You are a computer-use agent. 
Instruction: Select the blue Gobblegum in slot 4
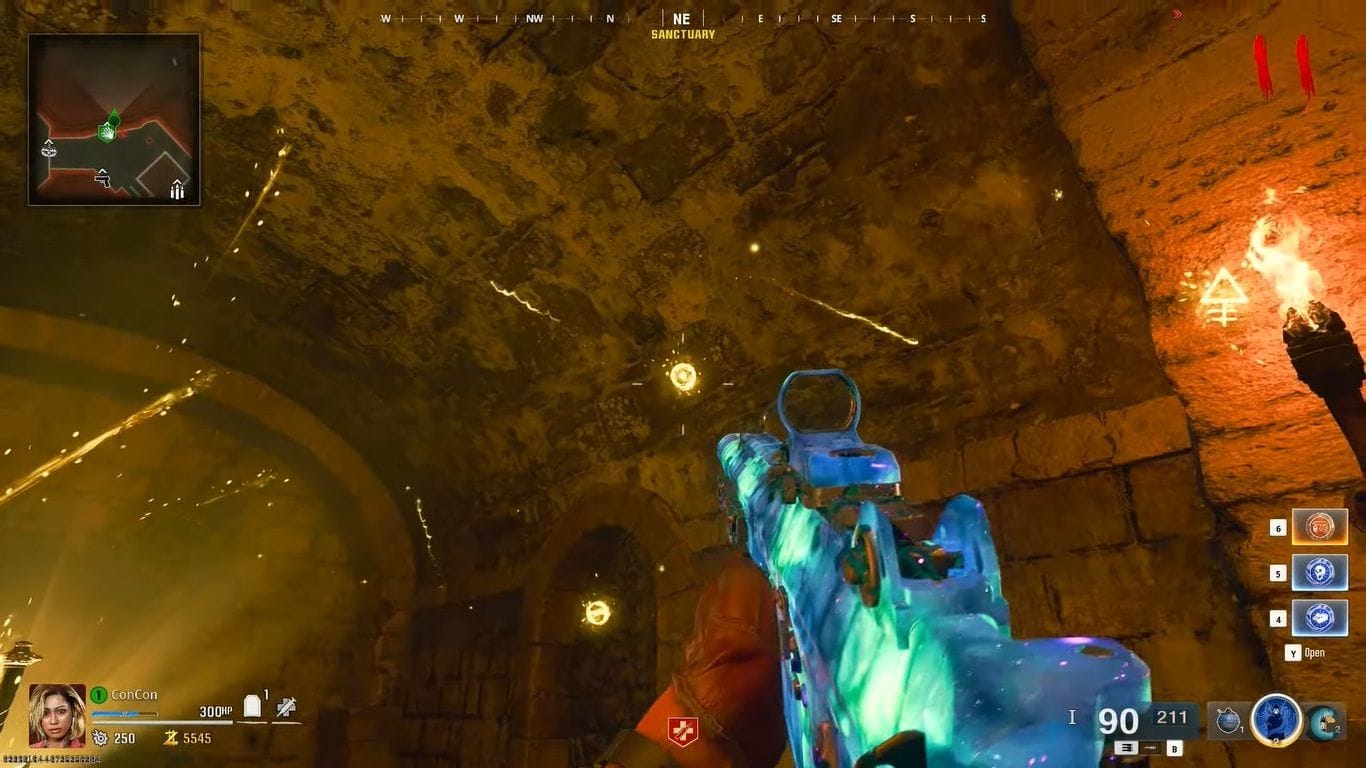pyautogui.click(x=1320, y=619)
